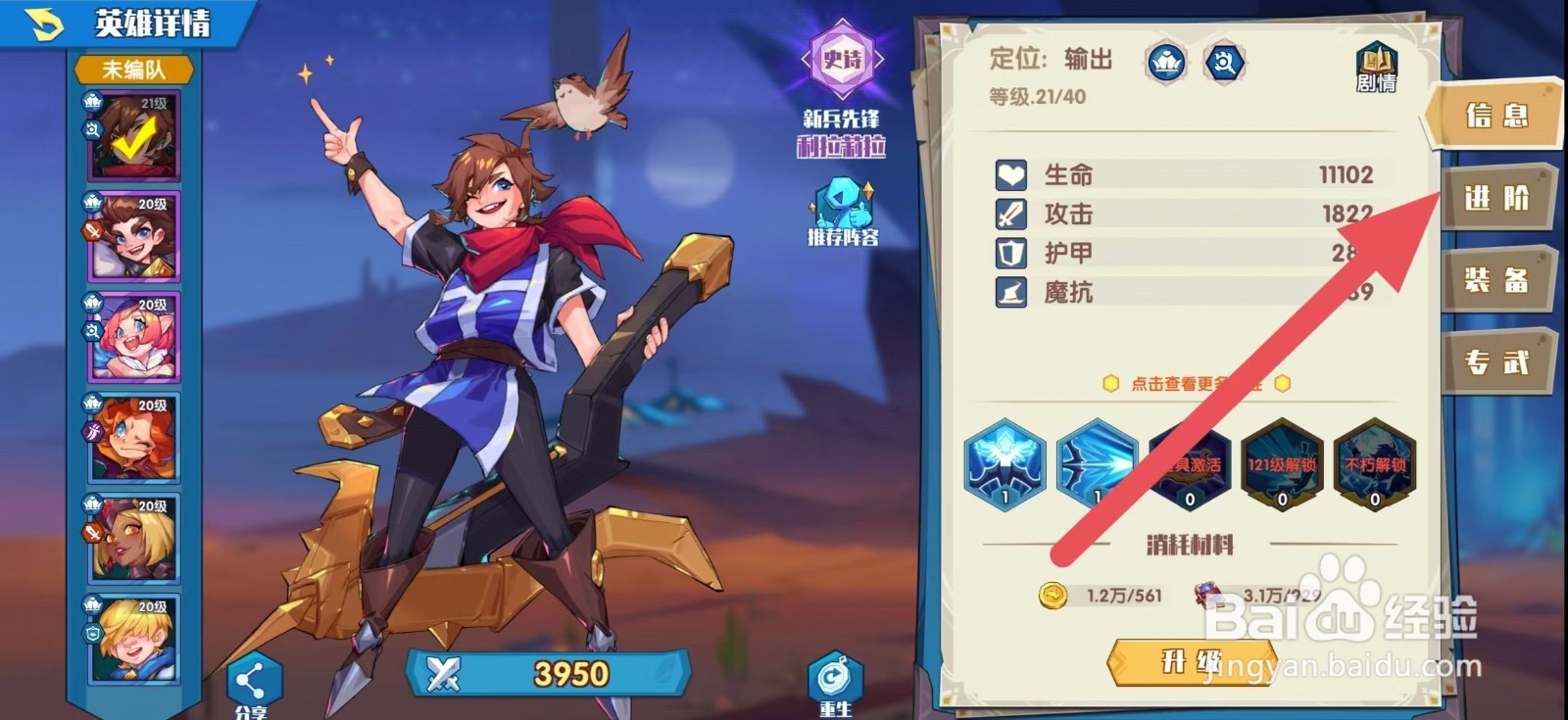
Task: Click the crown icon next to 定位 输出
Action: click(1164, 61)
